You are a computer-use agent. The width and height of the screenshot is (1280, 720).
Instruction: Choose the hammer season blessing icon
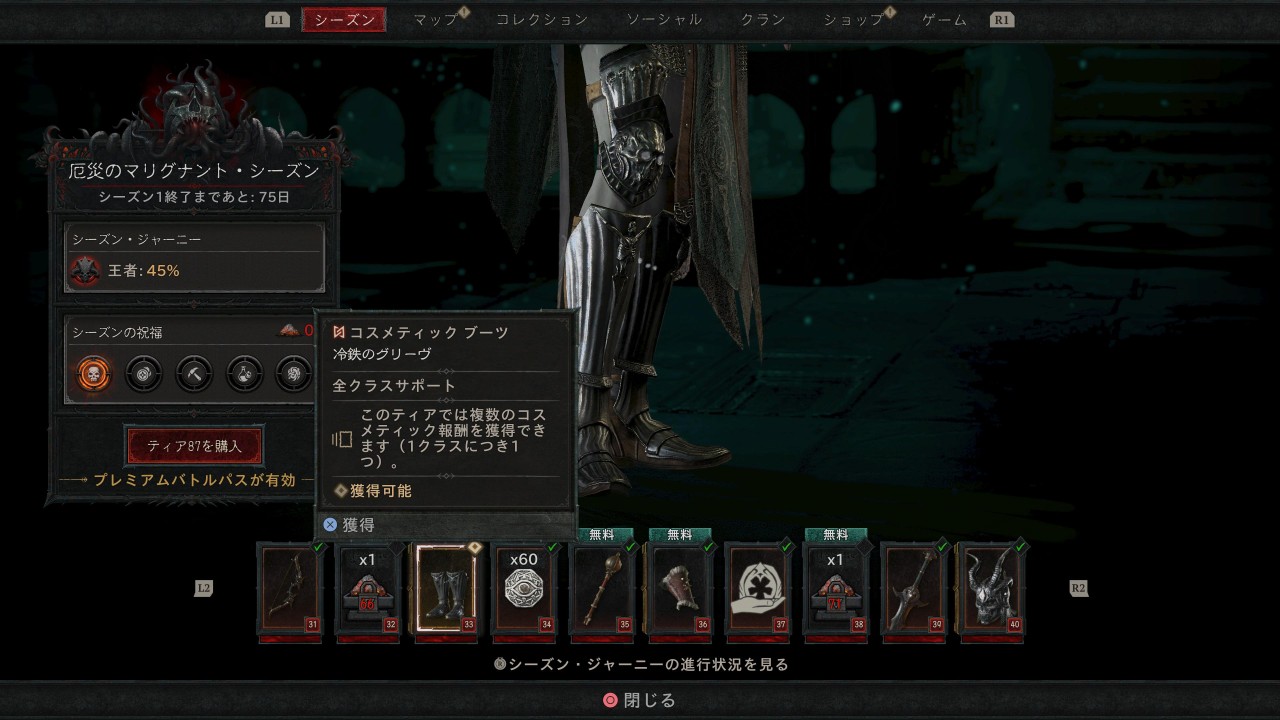(194, 374)
